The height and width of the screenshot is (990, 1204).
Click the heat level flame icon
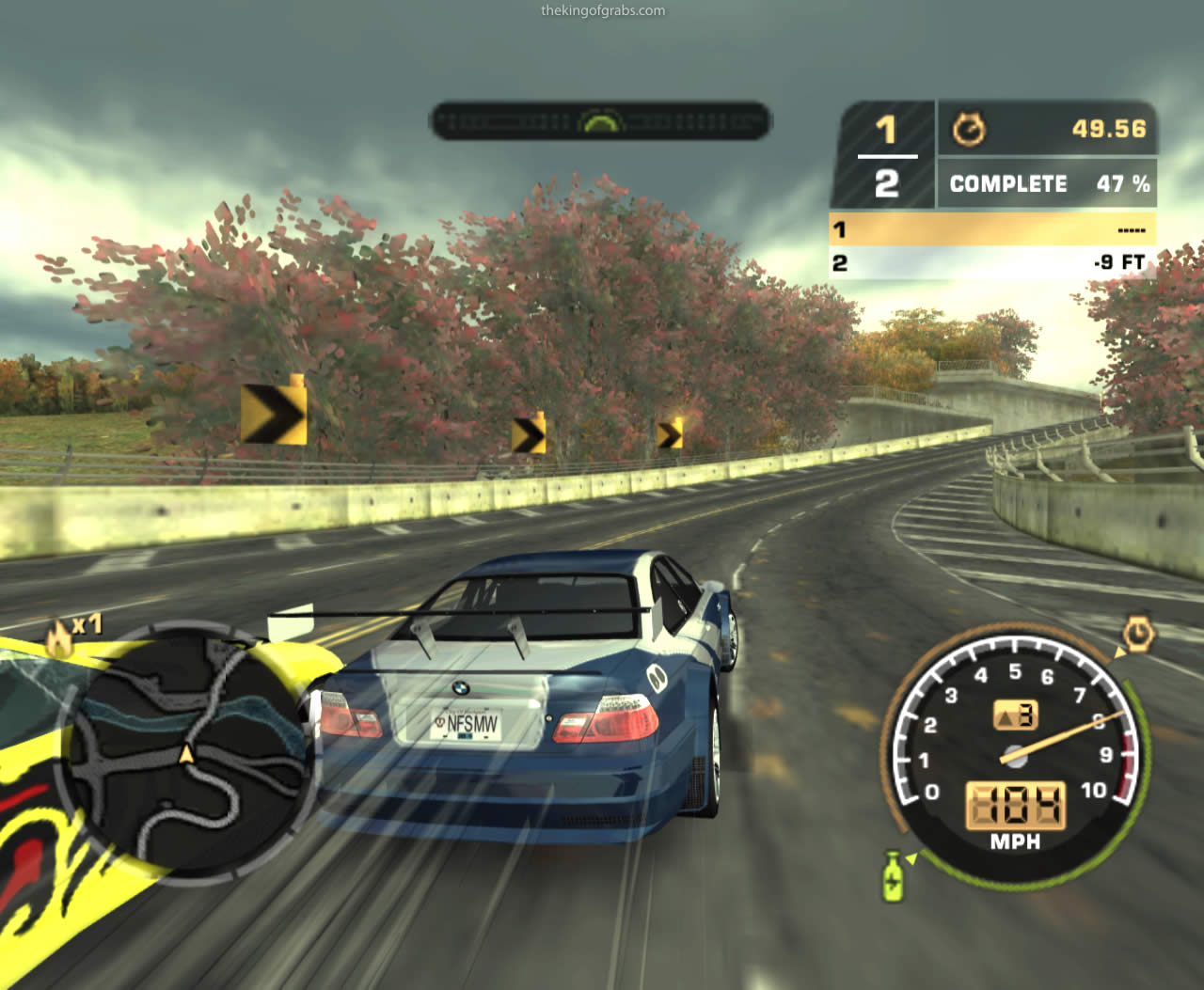[x=60, y=639]
